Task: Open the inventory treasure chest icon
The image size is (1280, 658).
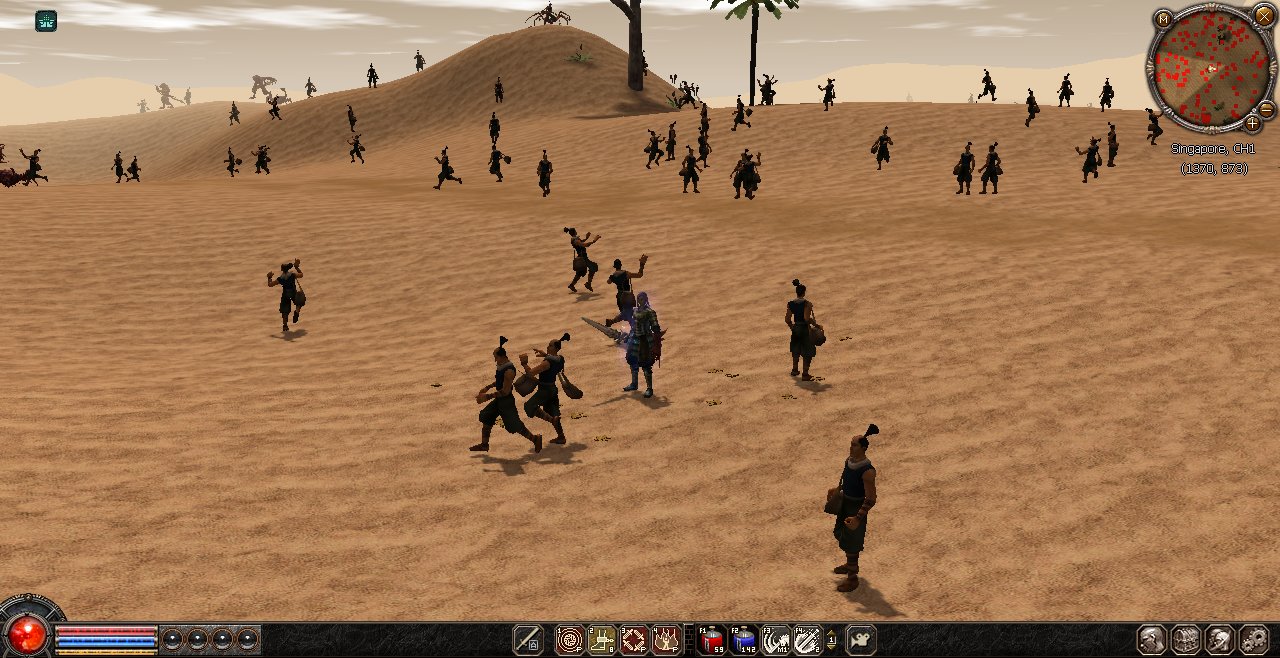Action: pyautogui.click(x=1186, y=640)
